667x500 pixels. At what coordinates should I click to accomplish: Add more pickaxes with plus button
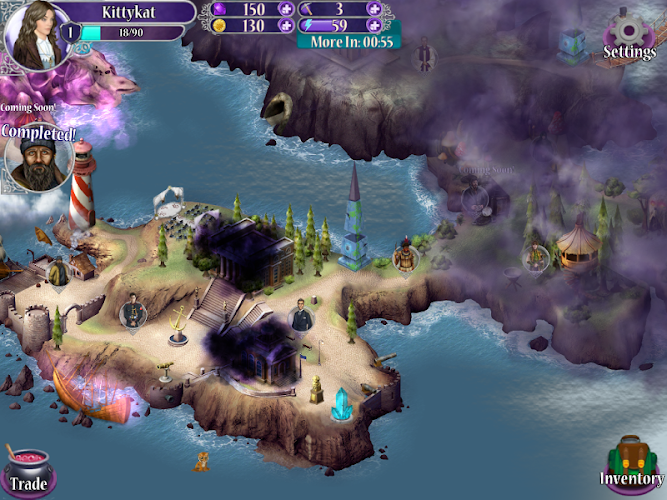pyautogui.click(x=374, y=9)
